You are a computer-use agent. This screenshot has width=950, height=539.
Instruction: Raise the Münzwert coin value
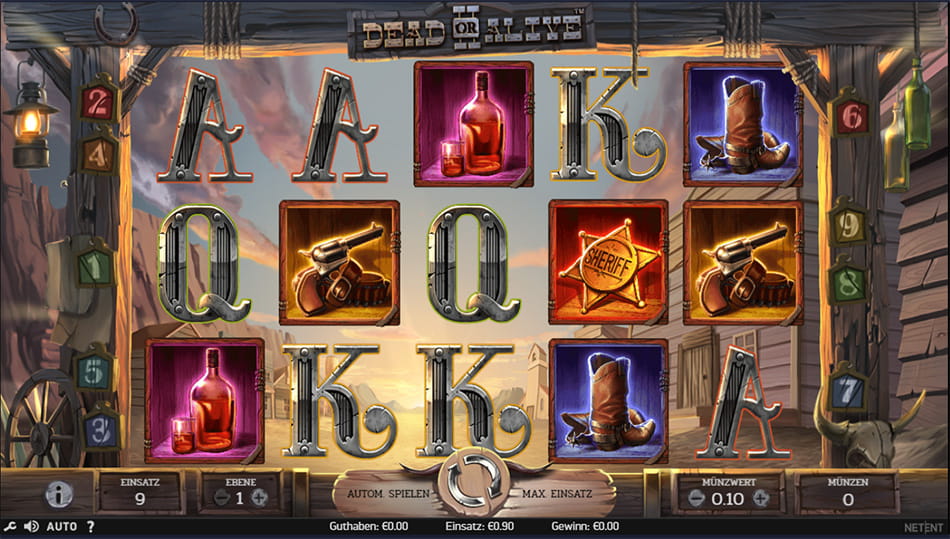coord(760,497)
